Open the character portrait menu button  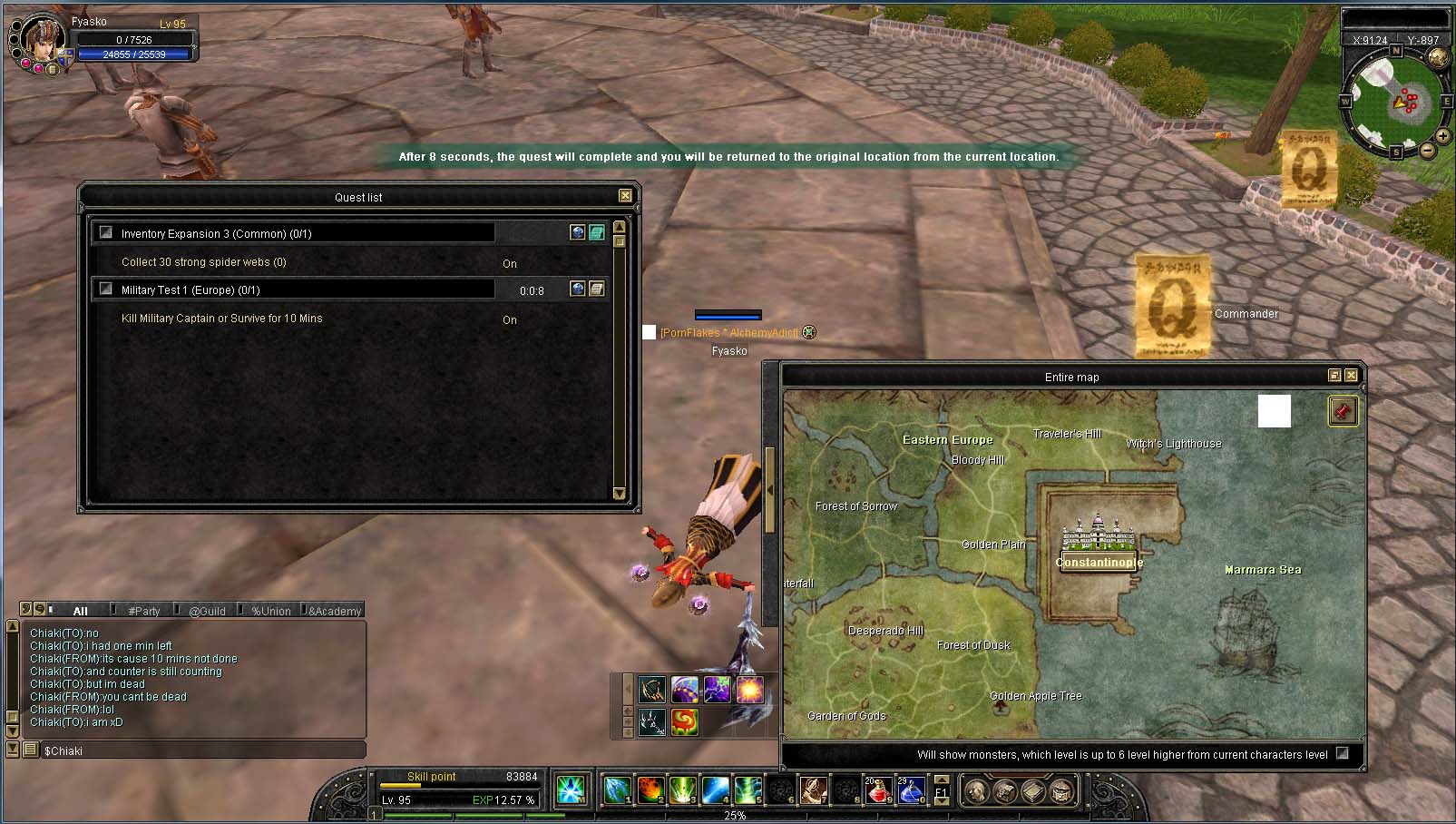click(x=53, y=70)
